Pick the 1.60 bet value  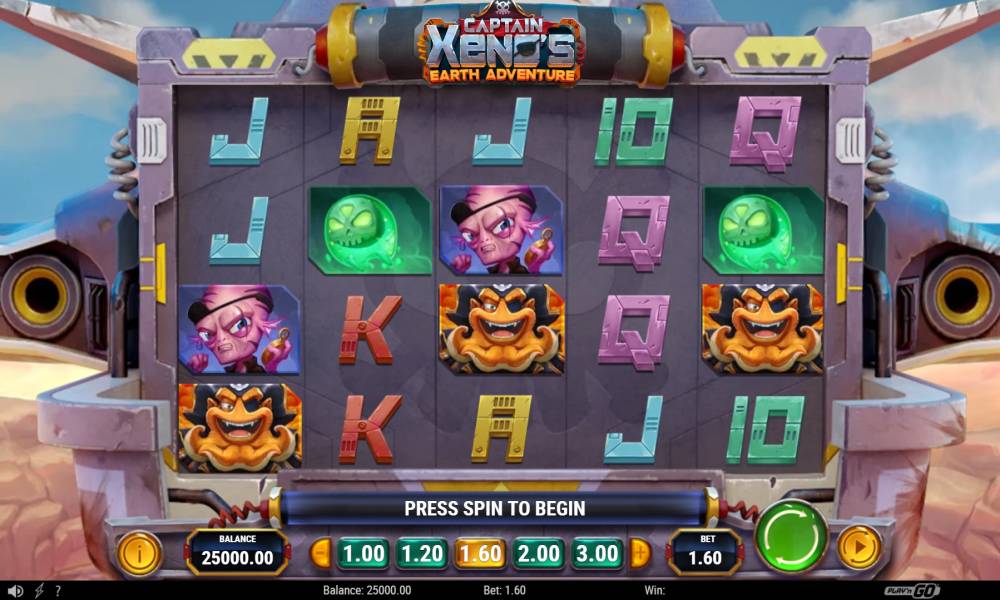[480, 553]
